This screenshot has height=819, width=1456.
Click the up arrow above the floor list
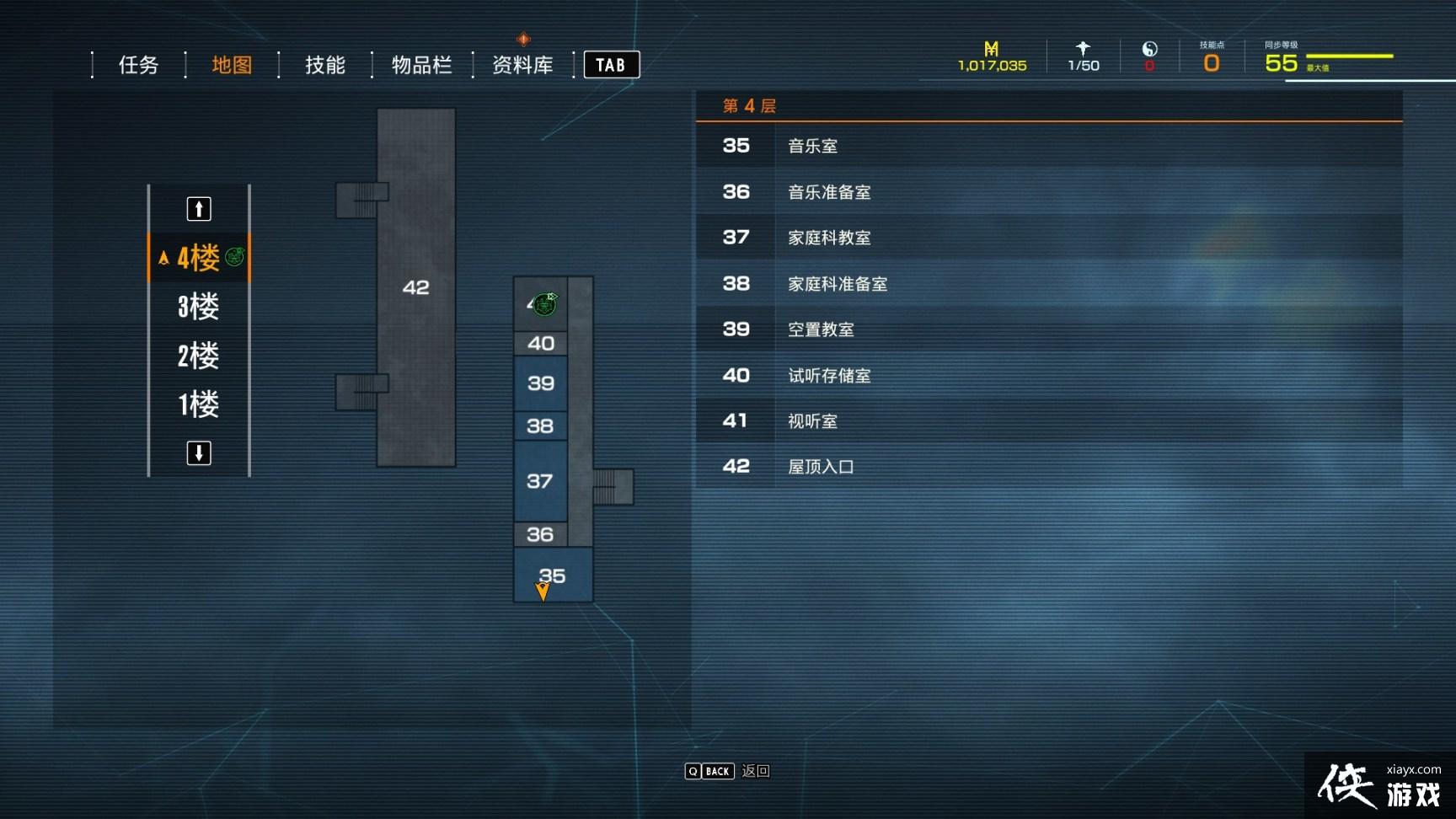coord(198,208)
